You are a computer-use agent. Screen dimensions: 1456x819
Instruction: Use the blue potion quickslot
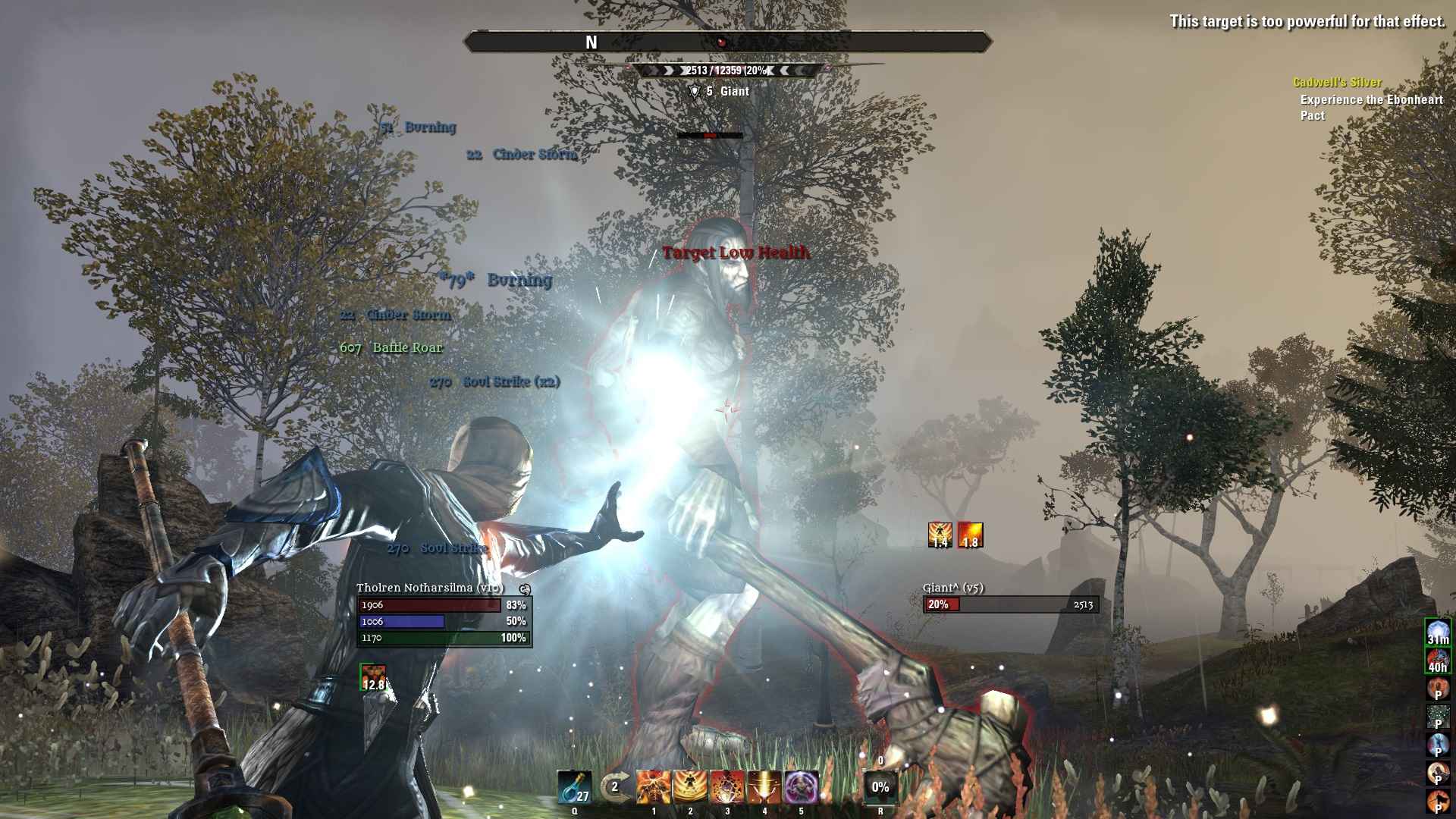pyautogui.click(x=573, y=787)
